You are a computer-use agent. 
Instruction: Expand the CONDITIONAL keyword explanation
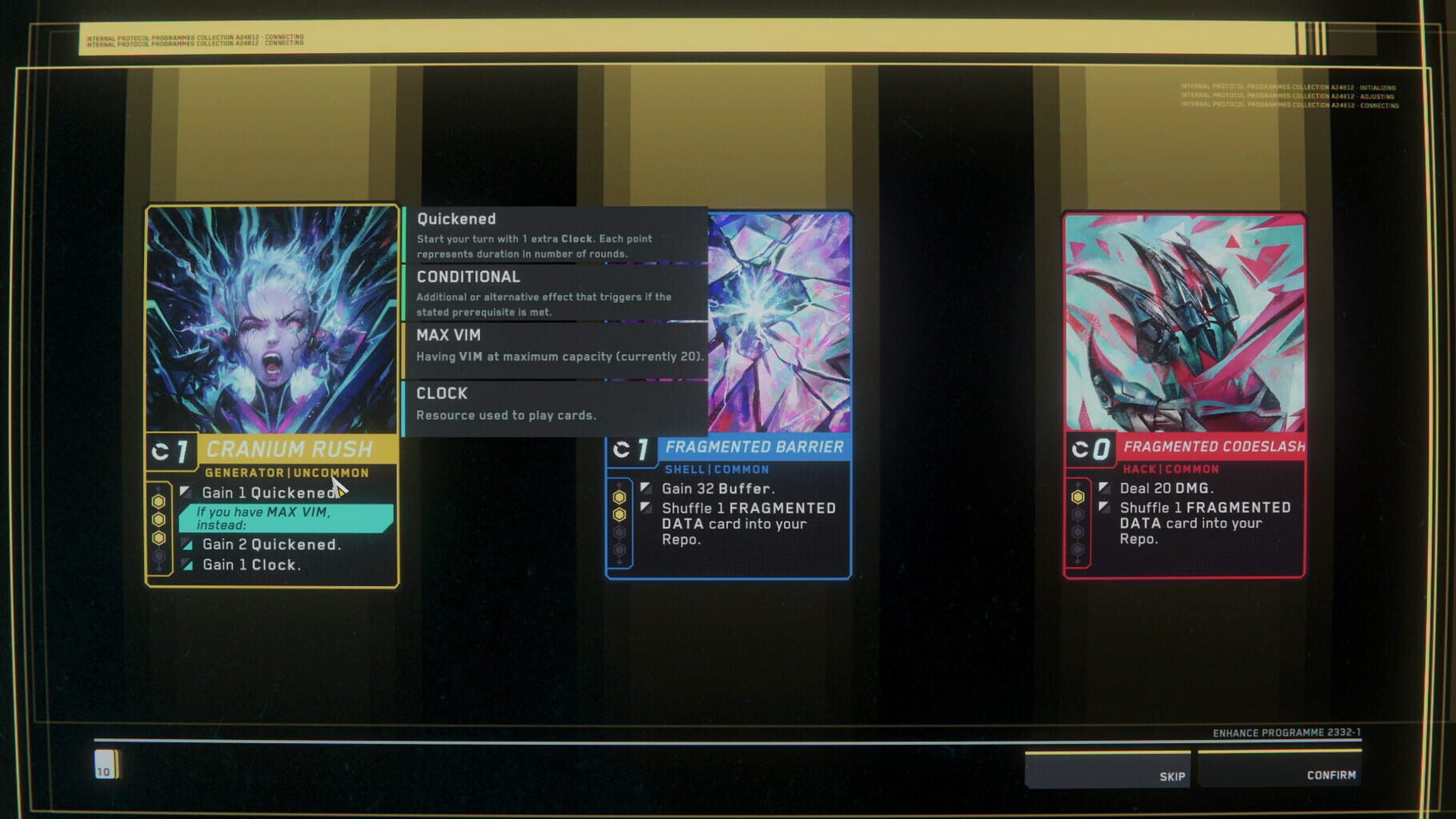click(468, 277)
